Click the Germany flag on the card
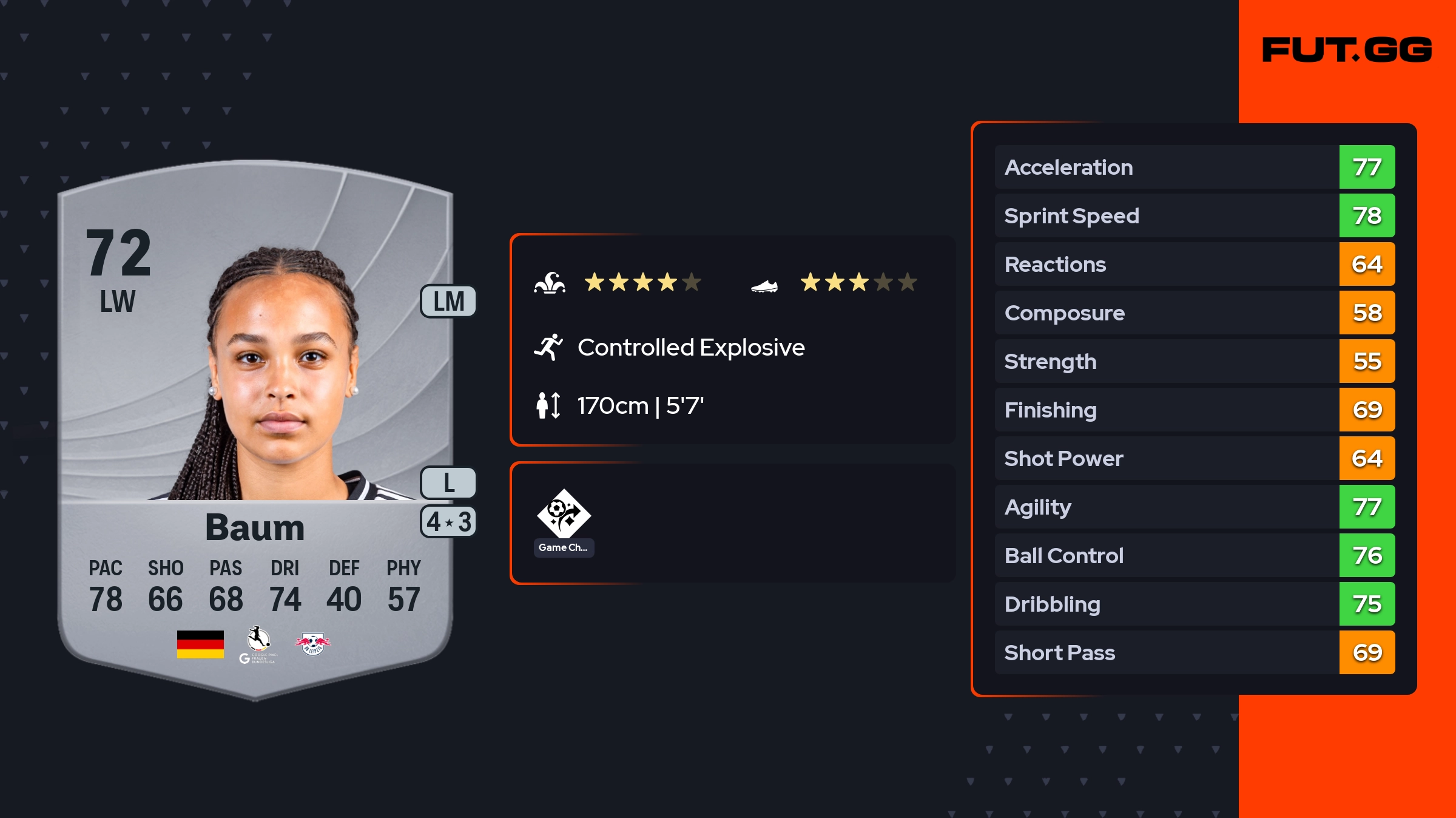The height and width of the screenshot is (818, 1456). (x=200, y=644)
